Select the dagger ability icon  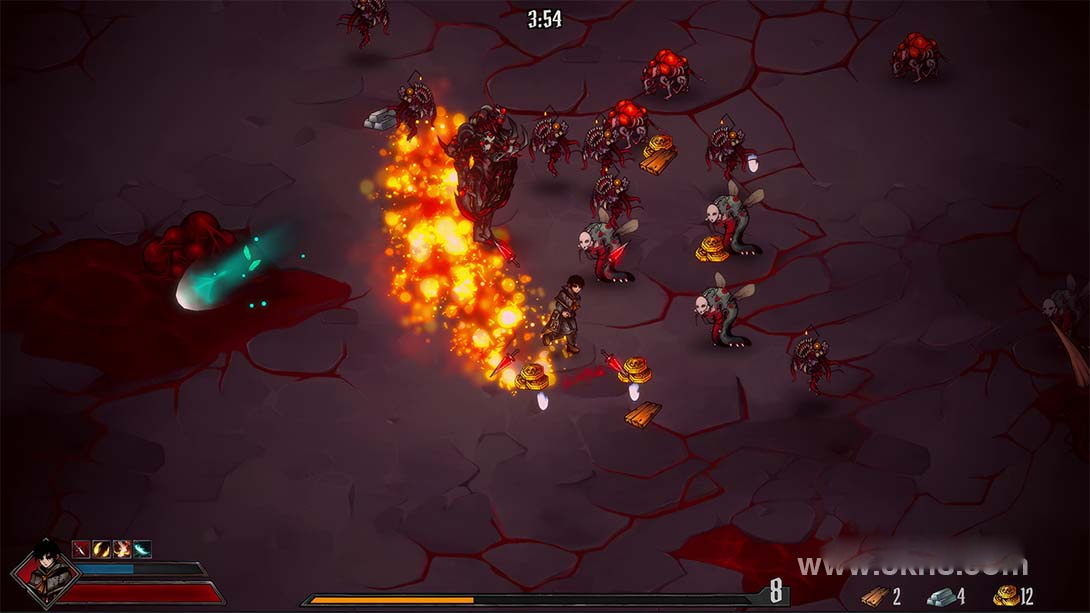click(81, 548)
